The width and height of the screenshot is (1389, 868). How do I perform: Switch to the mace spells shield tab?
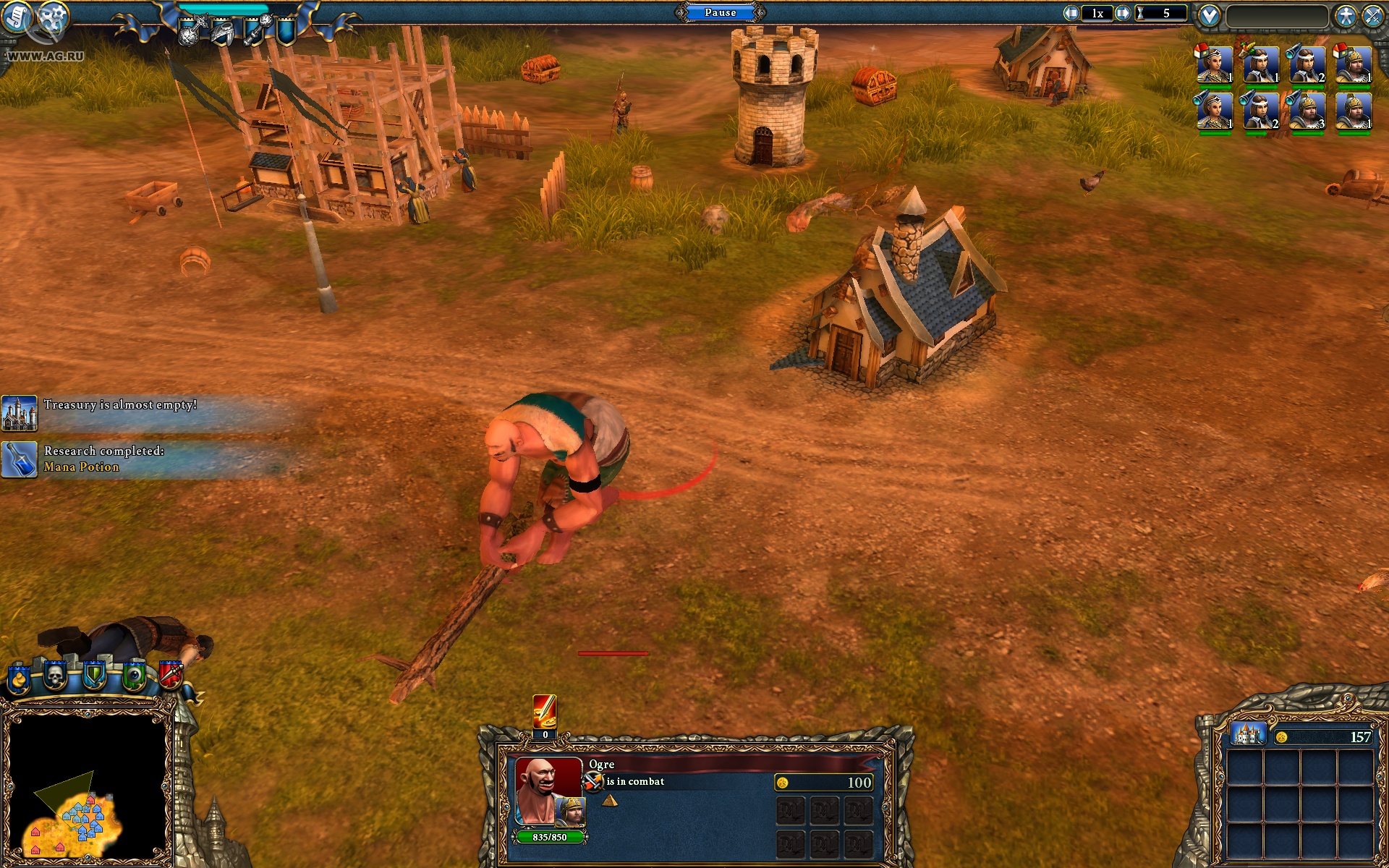252,29
